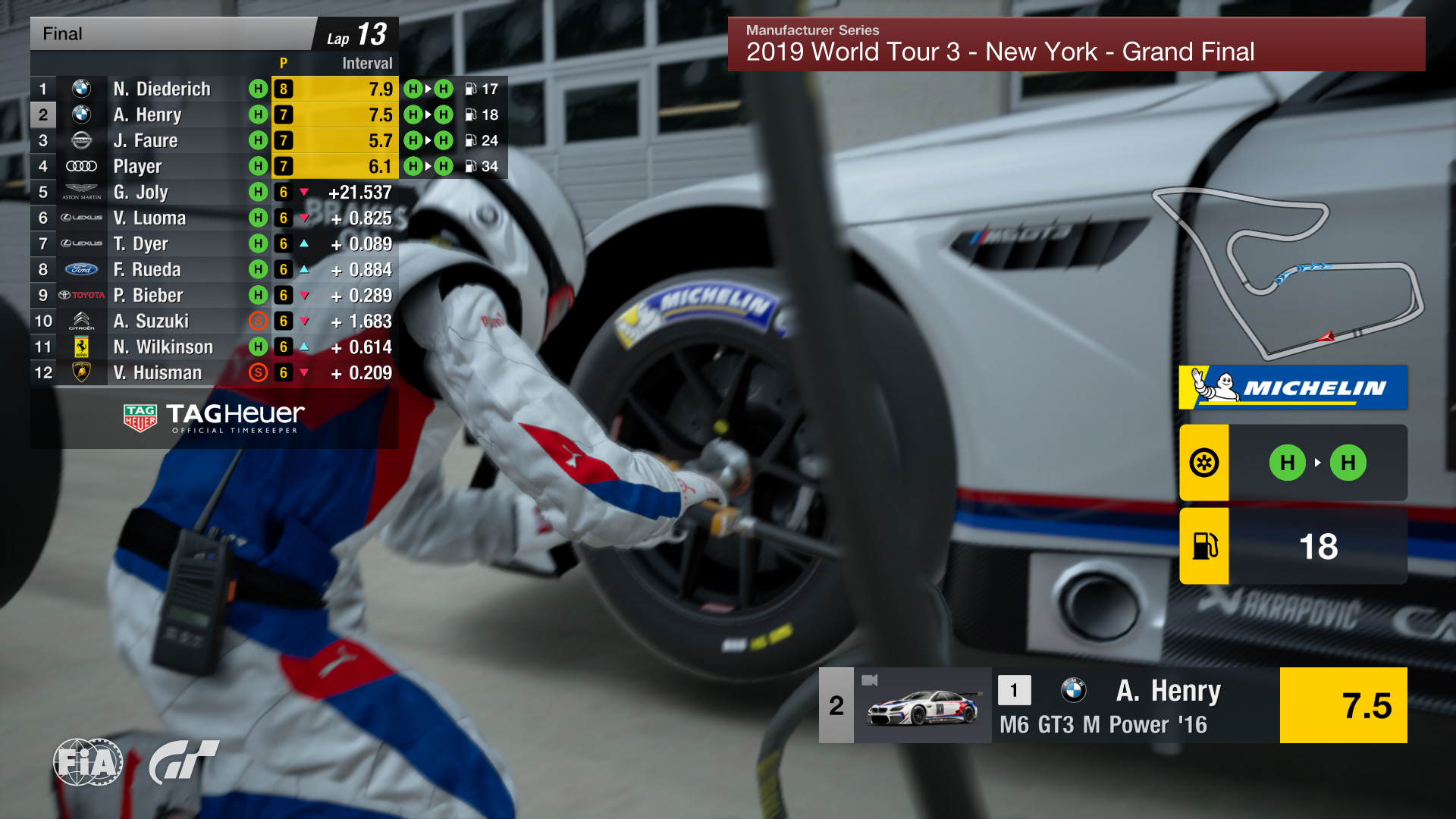Select the Player row with Audi logo
The image size is (1456, 819).
click(137, 166)
